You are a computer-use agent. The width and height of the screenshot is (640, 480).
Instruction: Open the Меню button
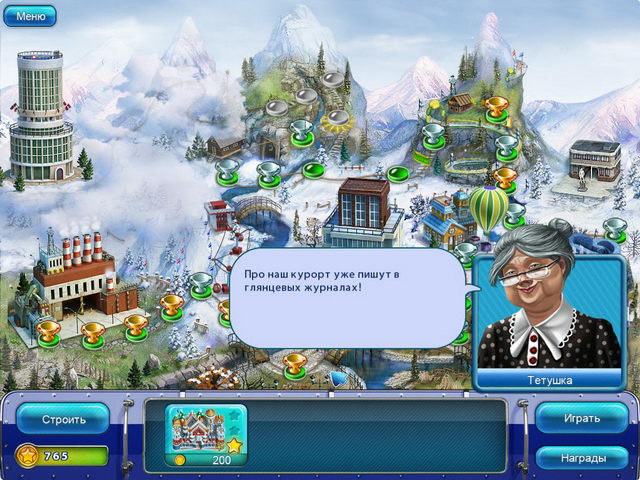point(31,16)
